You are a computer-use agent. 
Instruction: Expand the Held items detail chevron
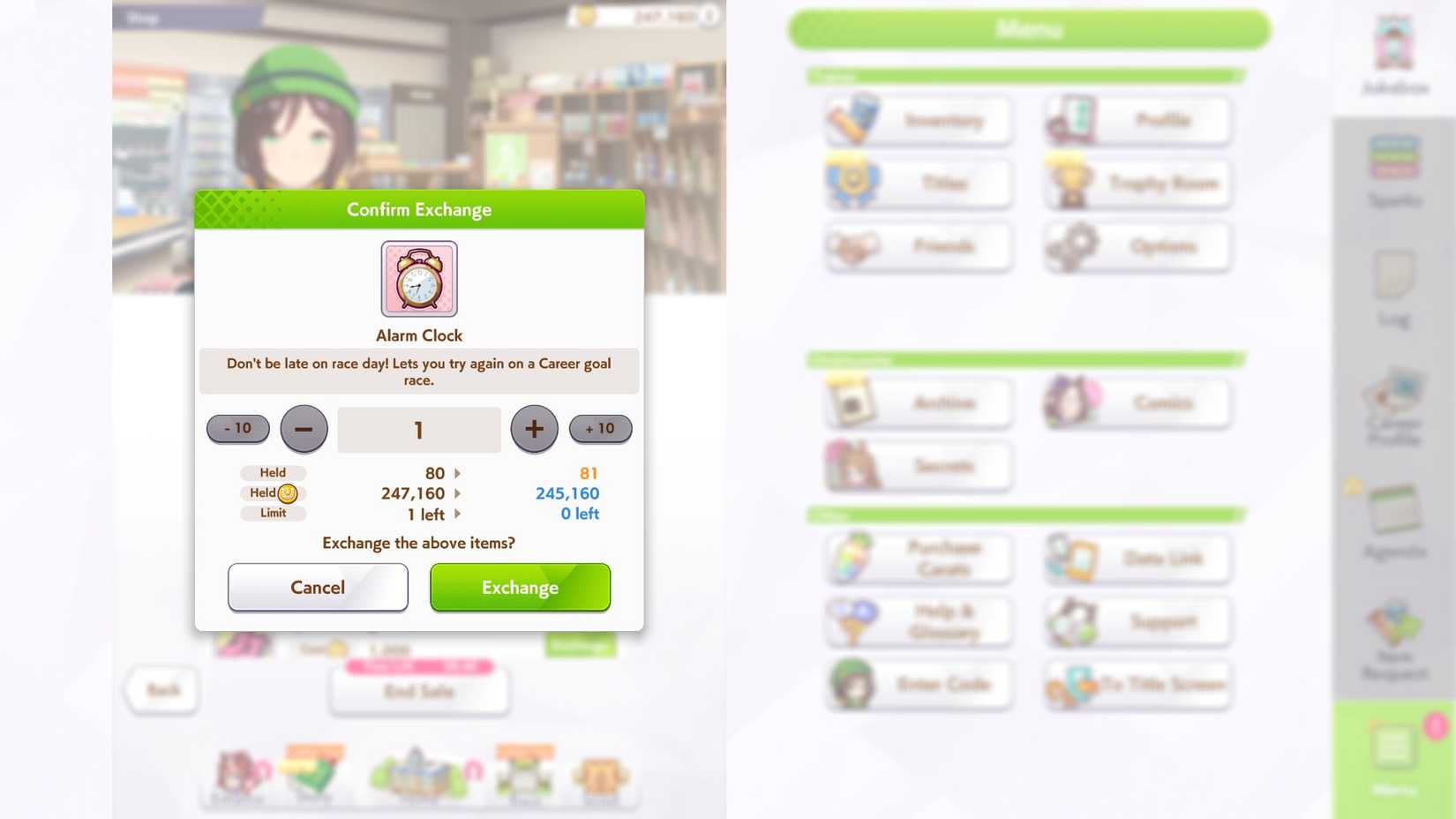(457, 473)
